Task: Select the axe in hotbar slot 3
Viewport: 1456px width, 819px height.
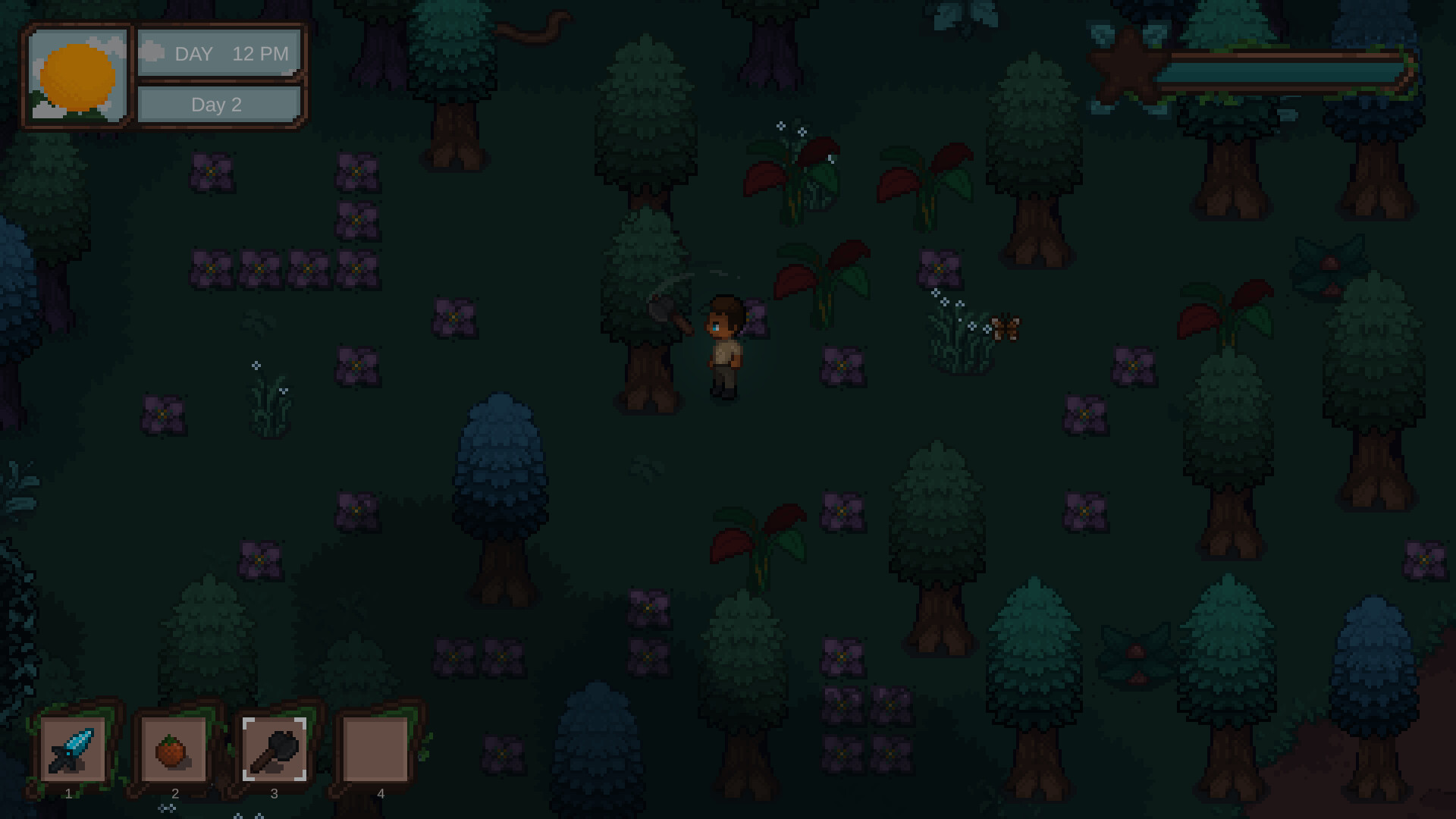Action: pos(275,751)
